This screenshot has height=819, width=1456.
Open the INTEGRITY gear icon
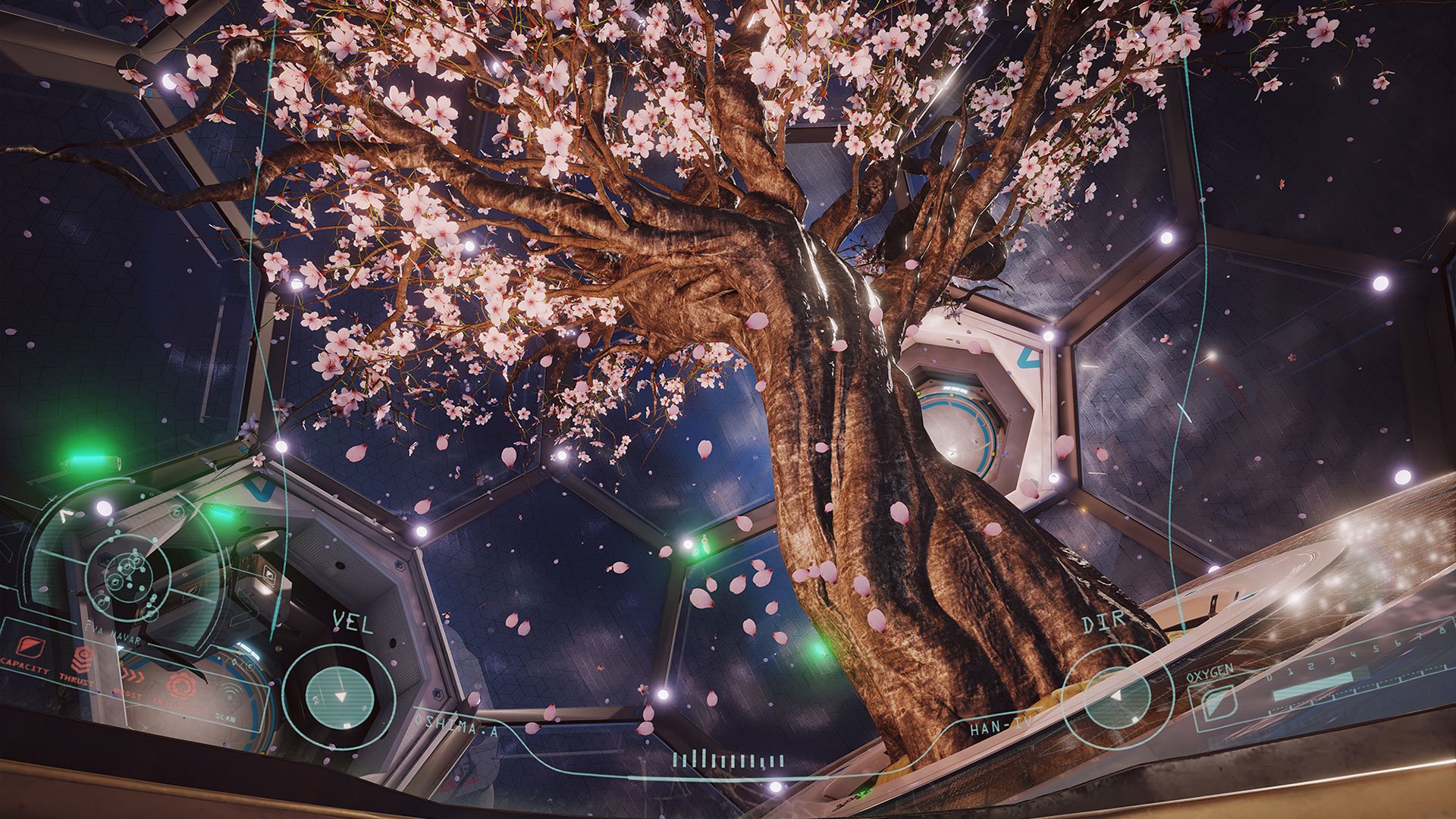[182, 686]
